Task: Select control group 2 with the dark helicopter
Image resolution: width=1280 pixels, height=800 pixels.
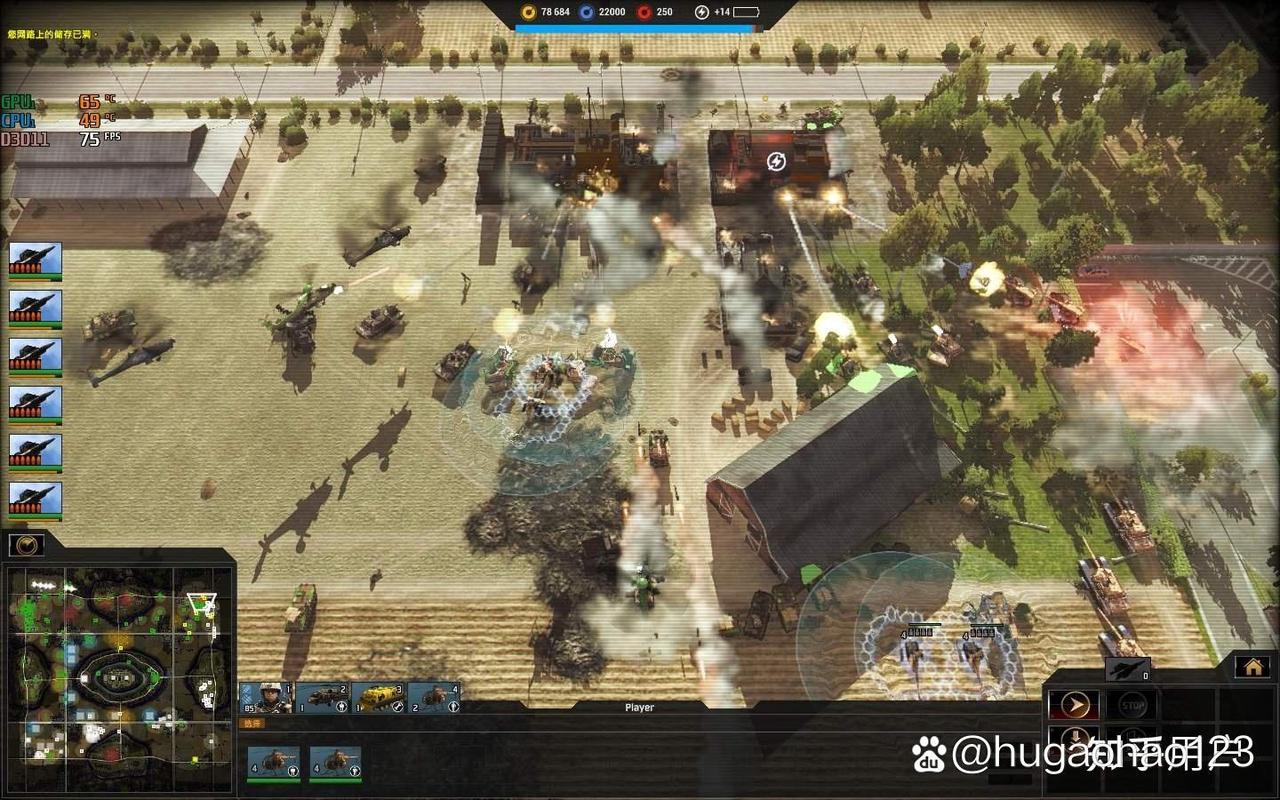Action: click(323, 697)
